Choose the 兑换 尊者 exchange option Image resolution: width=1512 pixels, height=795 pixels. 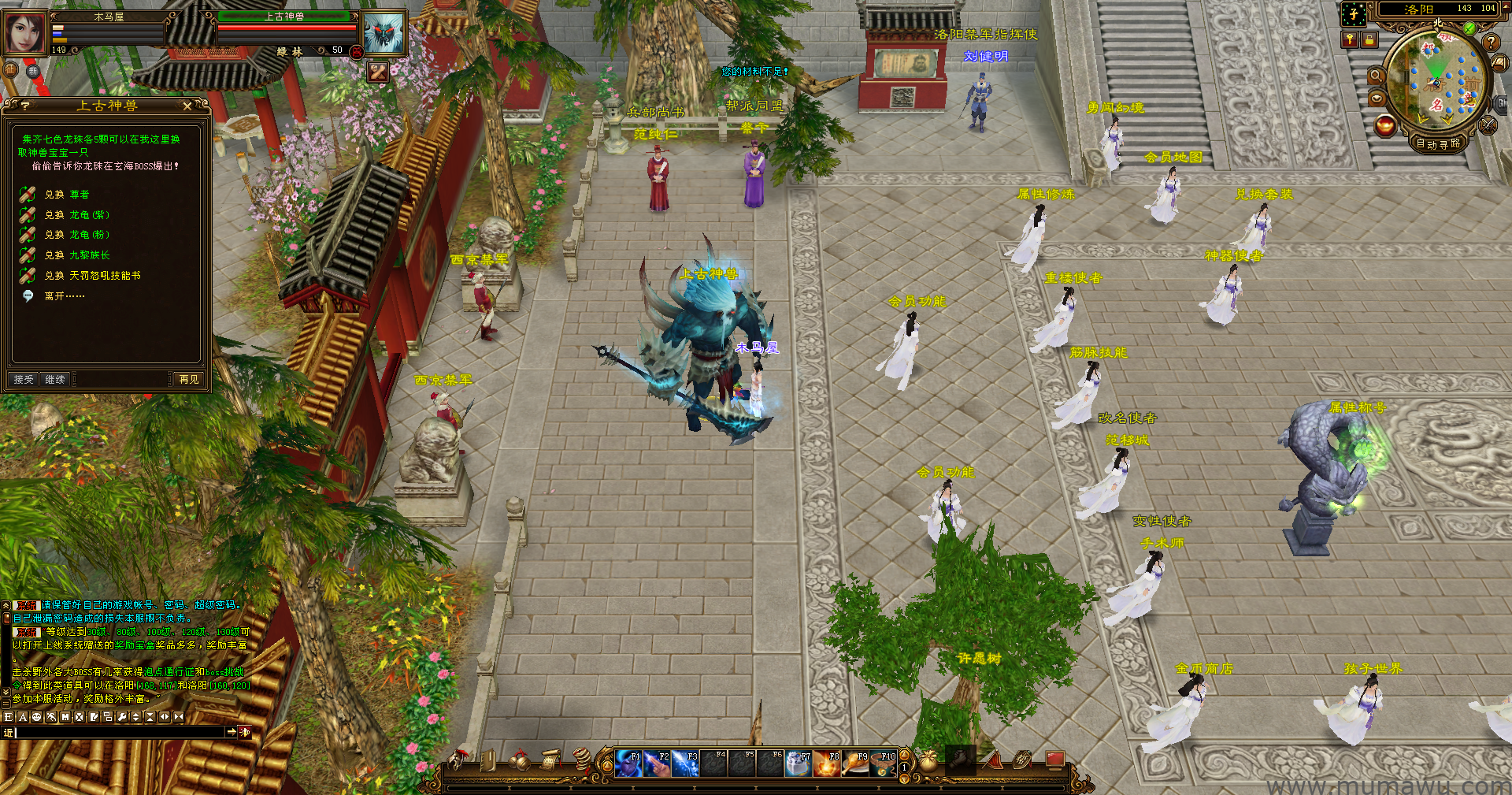click(x=67, y=195)
